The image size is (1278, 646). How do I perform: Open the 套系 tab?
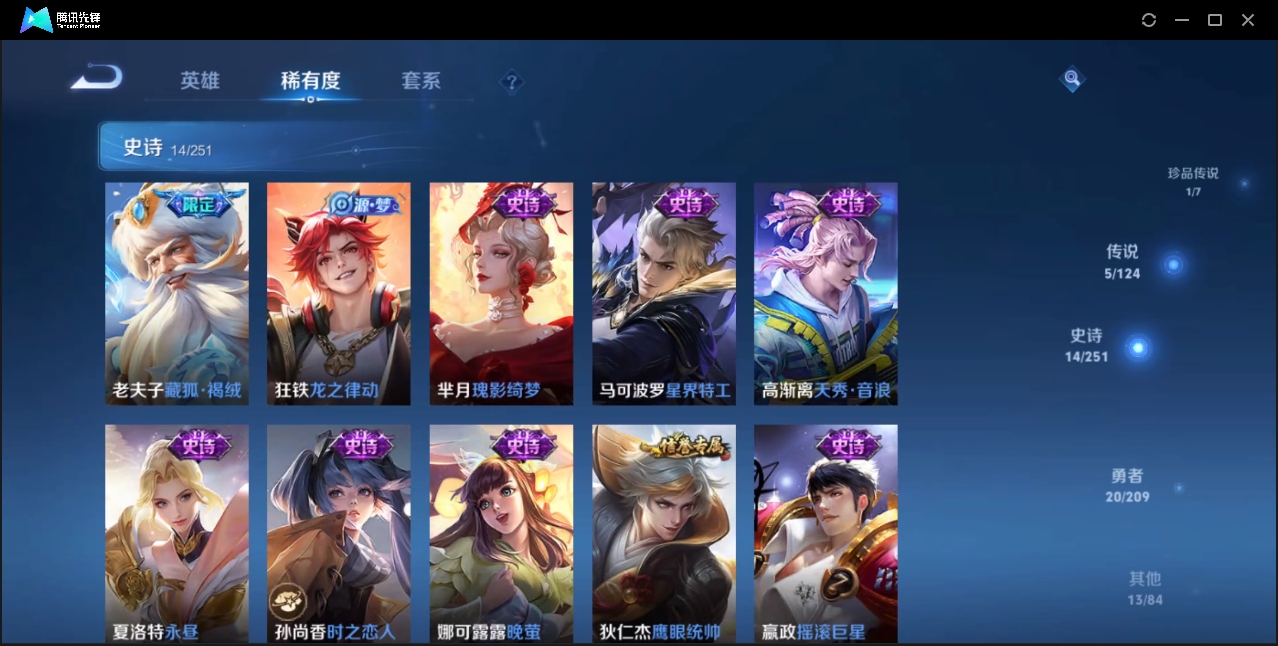(421, 81)
